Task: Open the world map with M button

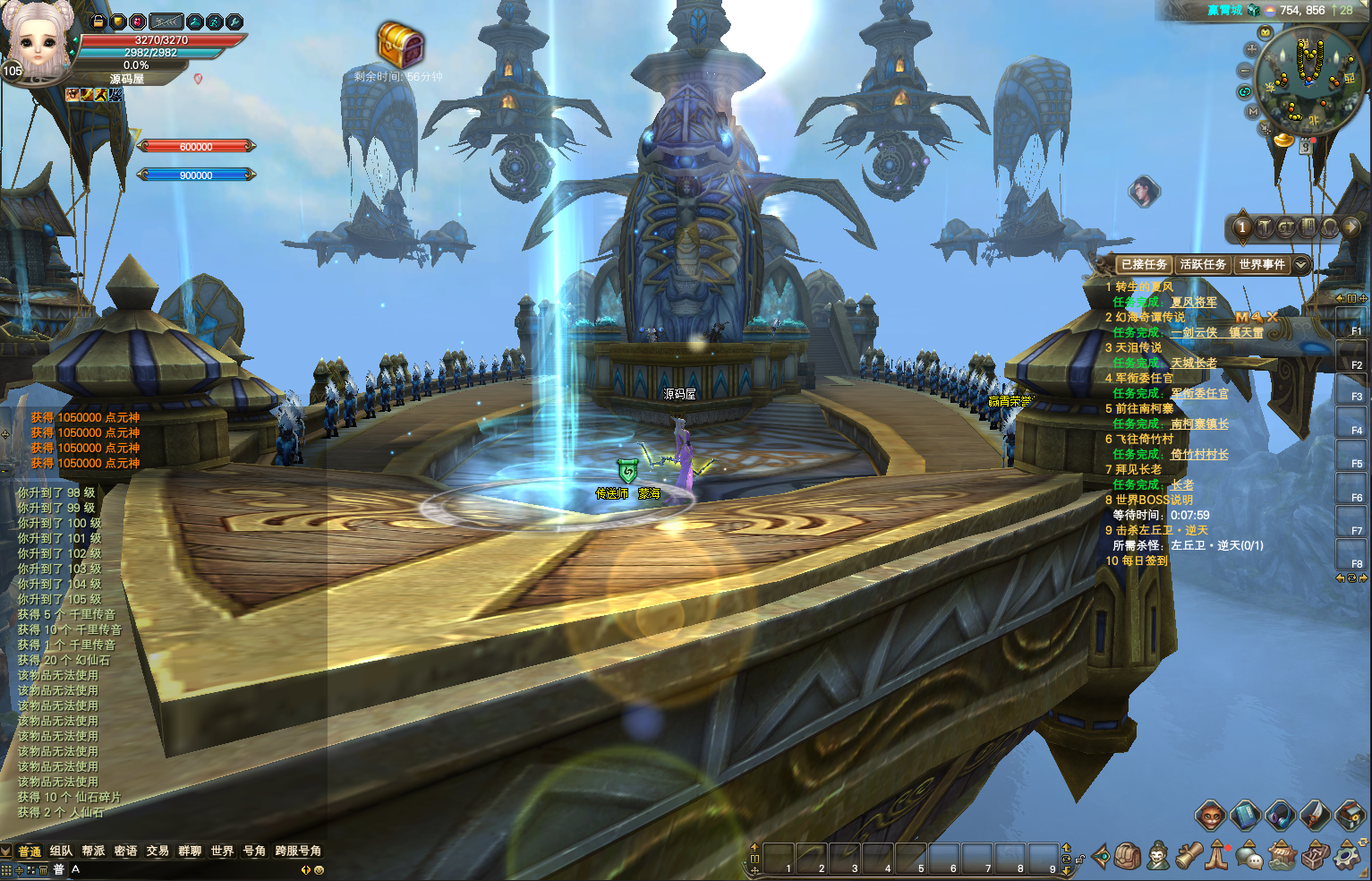Action: tap(1253, 112)
